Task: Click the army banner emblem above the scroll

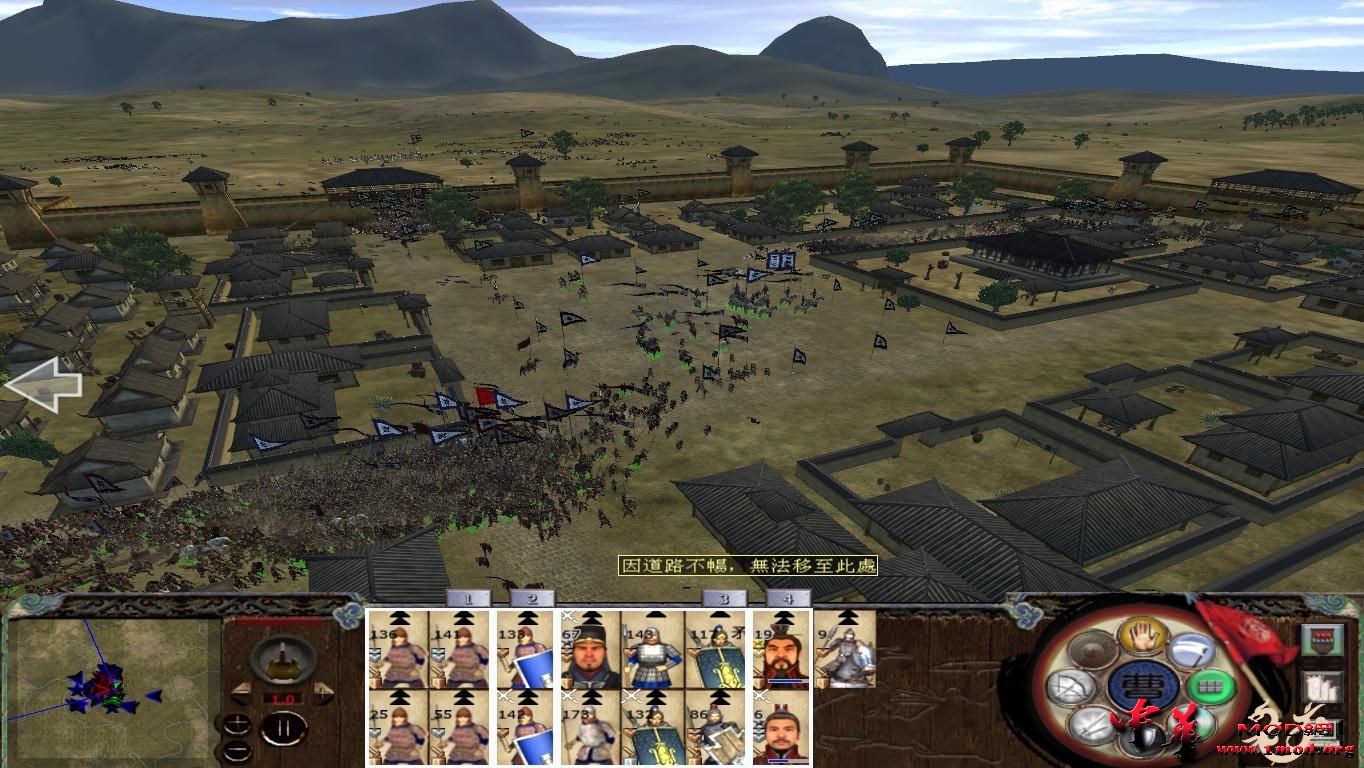Action: point(1321,639)
